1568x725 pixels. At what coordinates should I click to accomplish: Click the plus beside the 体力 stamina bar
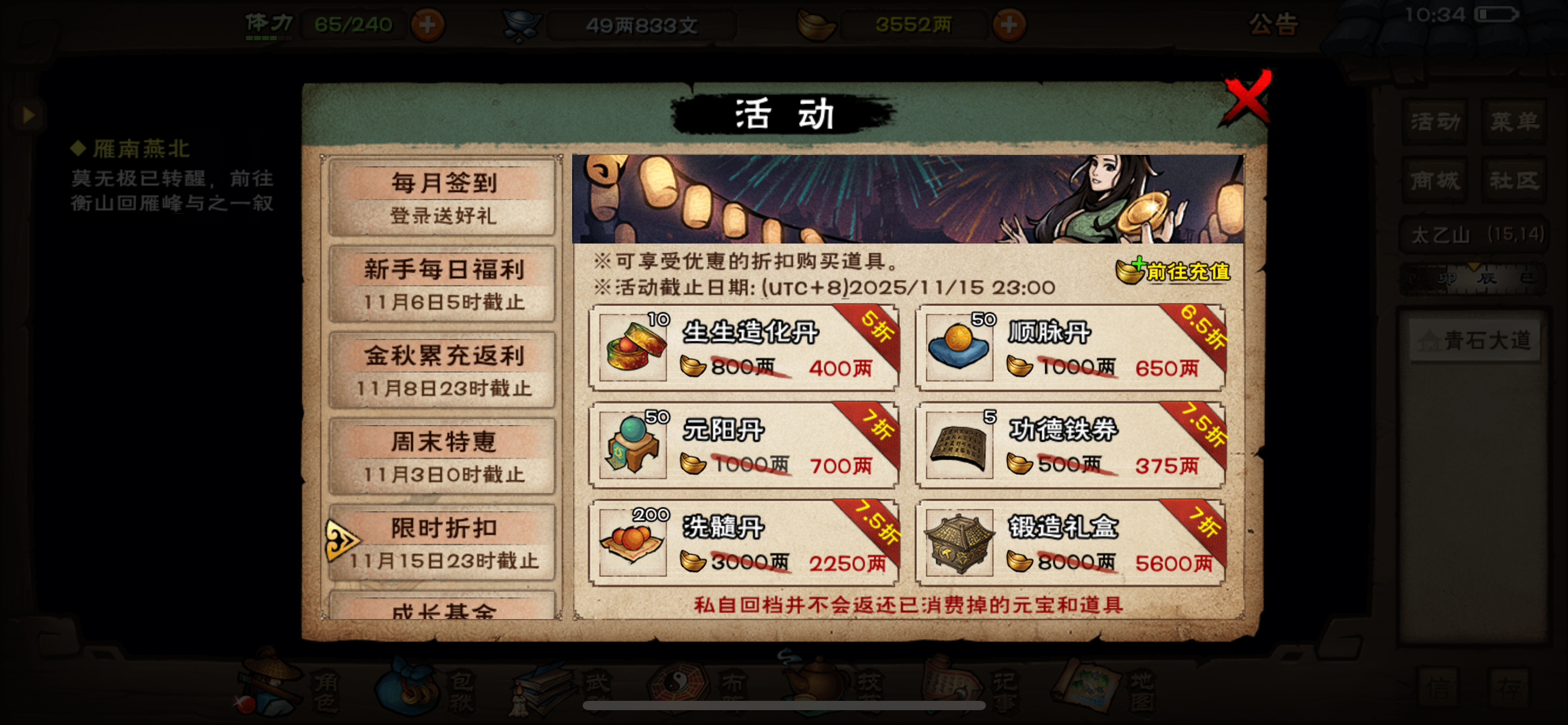coord(427,25)
